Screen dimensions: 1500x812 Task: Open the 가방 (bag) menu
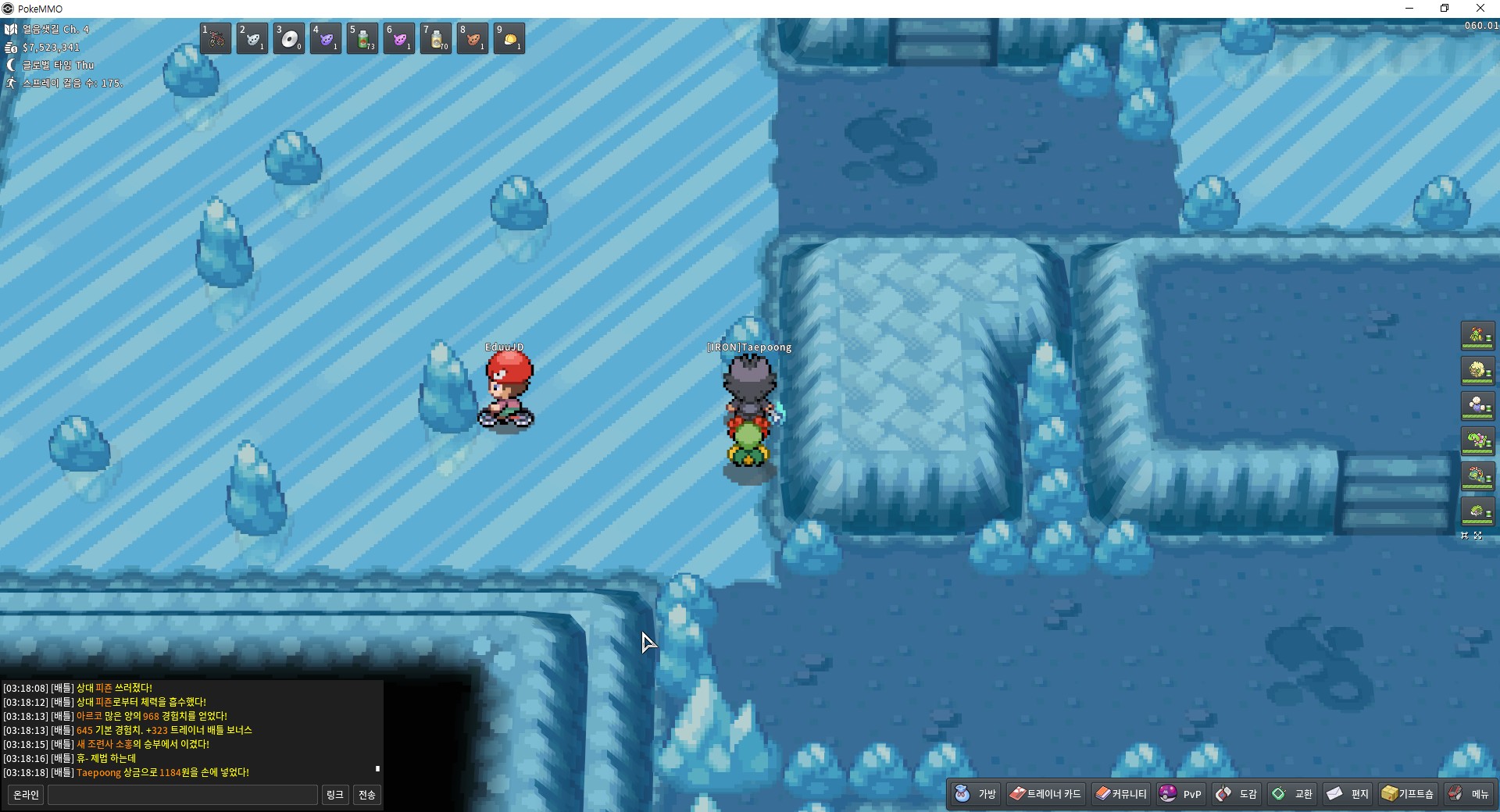976,794
